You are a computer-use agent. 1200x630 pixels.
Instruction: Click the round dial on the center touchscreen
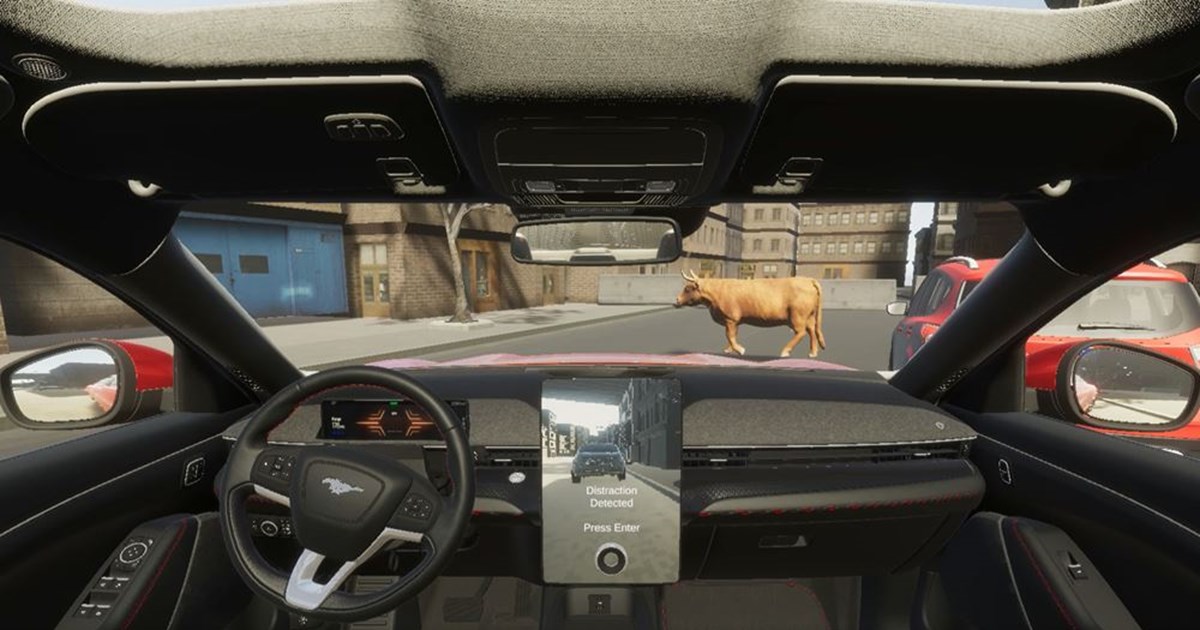click(x=610, y=559)
